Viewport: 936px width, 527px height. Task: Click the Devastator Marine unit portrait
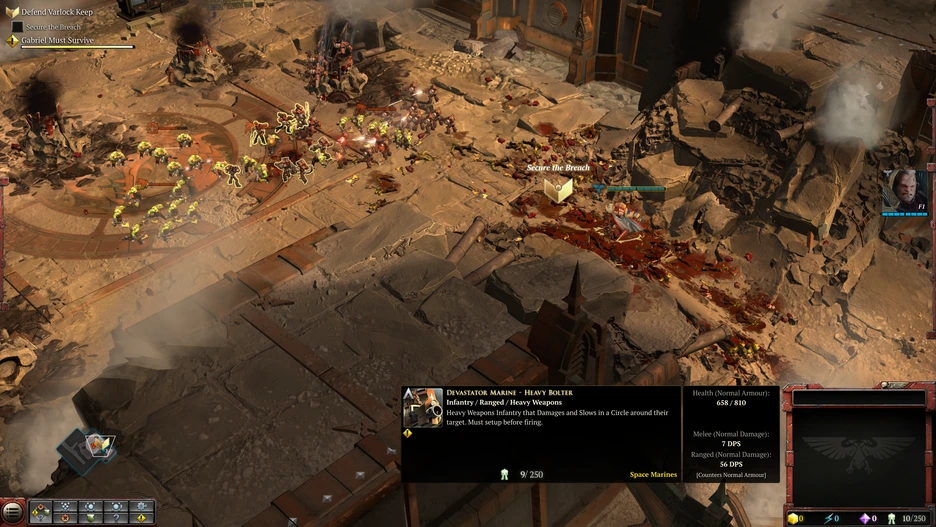(423, 408)
